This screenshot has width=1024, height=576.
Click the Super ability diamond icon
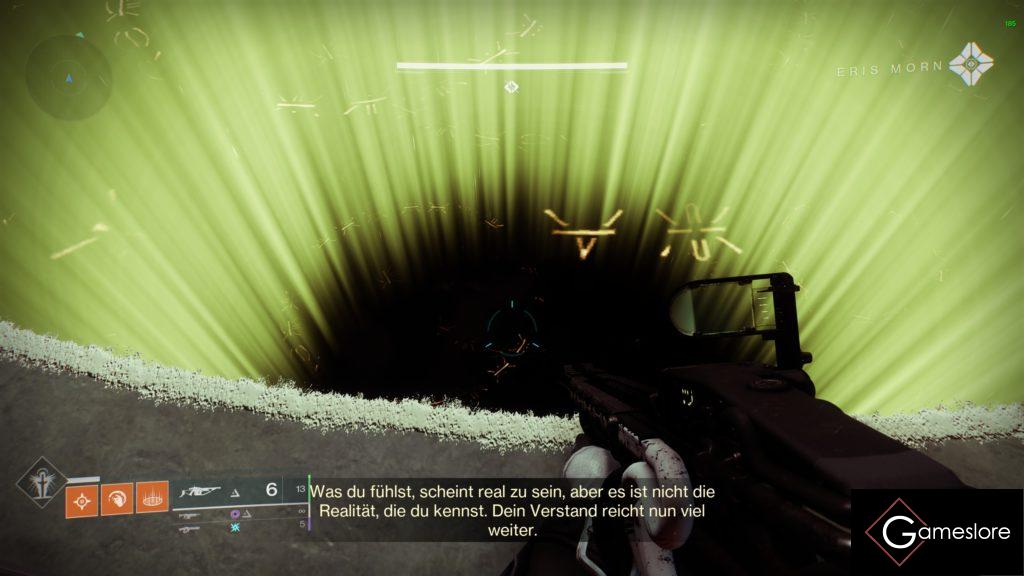point(42,482)
